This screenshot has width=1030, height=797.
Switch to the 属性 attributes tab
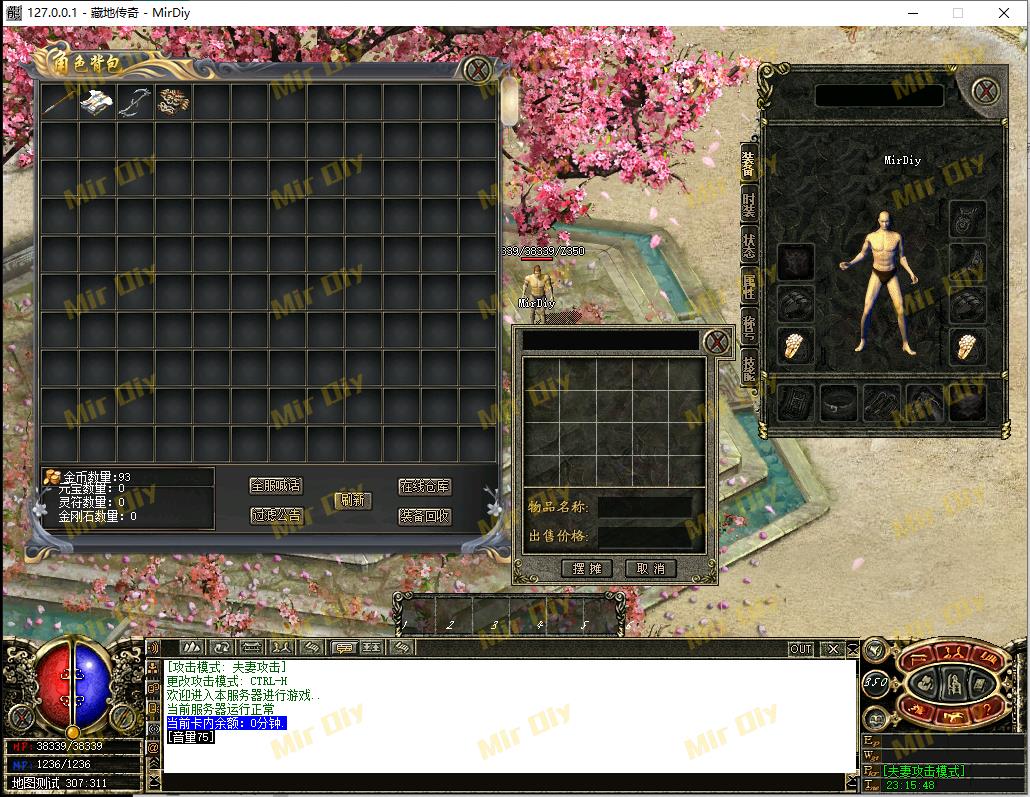coord(748,286)
